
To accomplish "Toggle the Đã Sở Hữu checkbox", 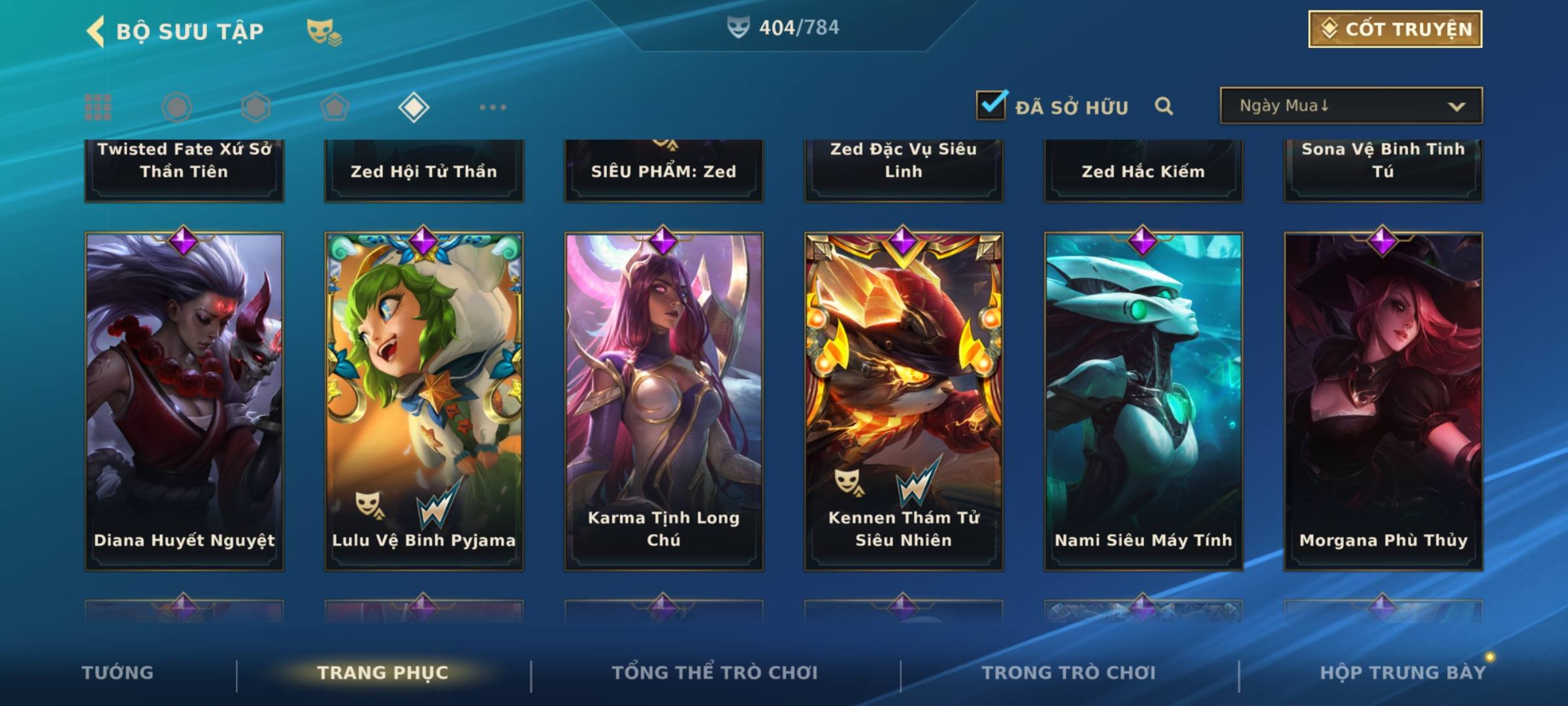I will click(x=991, y=105).
